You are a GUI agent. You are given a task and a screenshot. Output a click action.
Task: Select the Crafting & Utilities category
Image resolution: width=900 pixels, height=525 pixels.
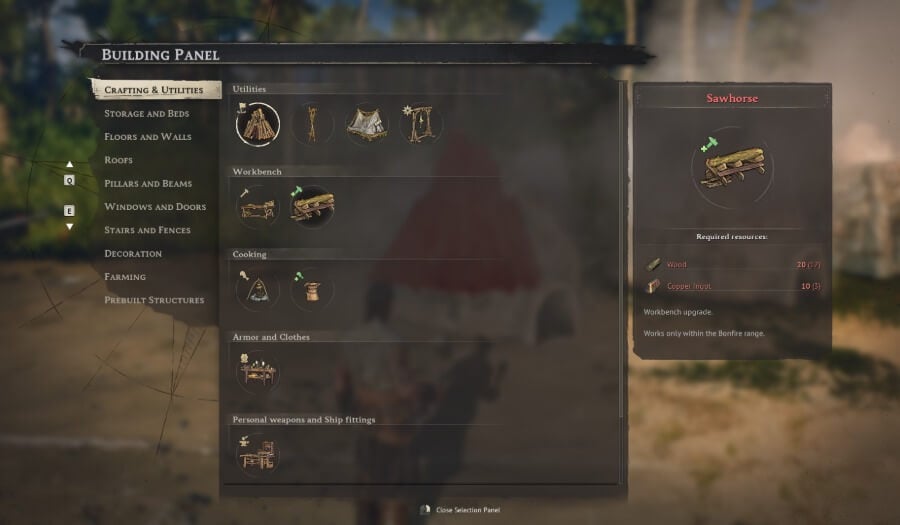(153, 90)
